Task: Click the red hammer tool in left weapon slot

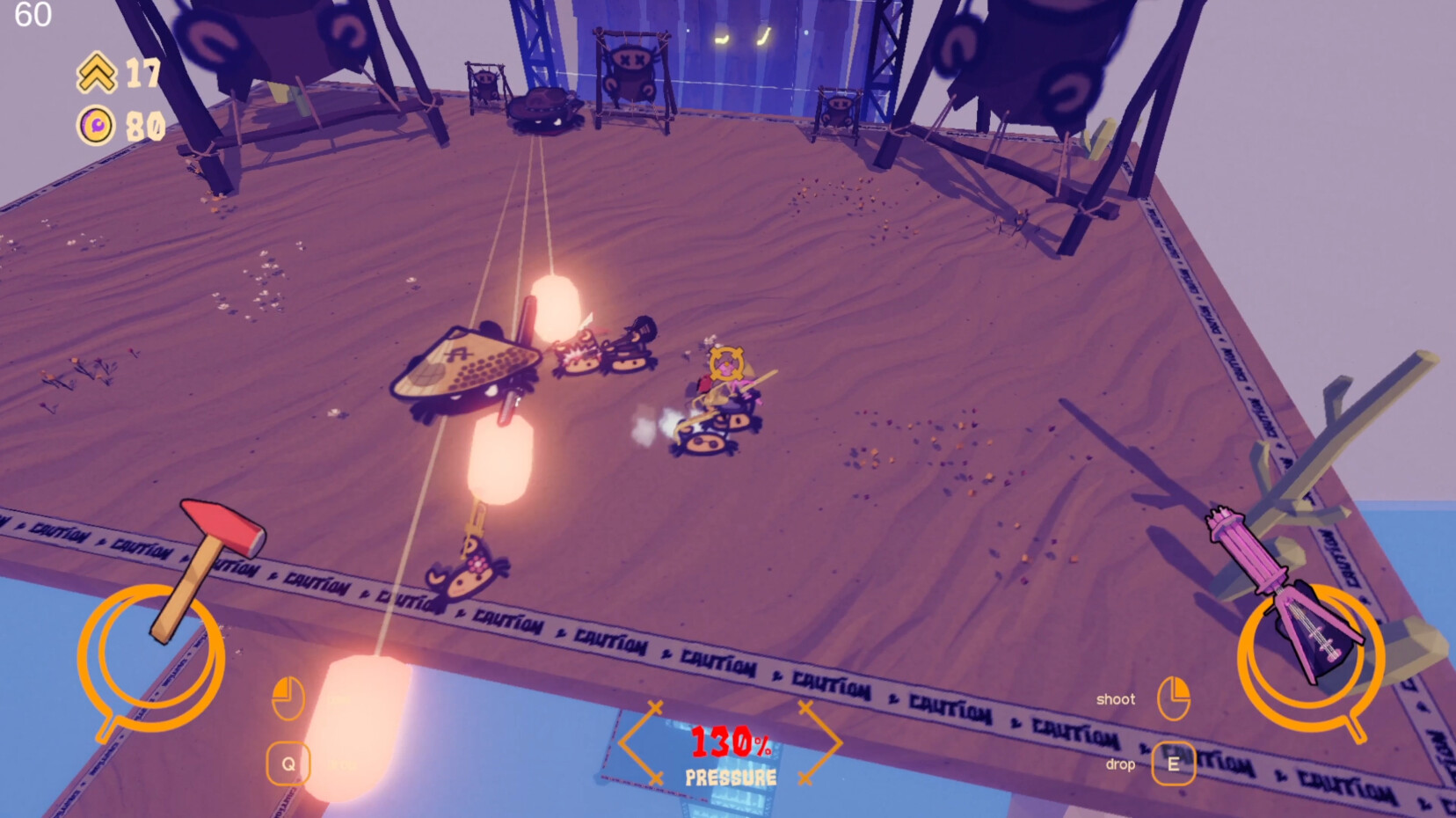Action: pos(219,541)
